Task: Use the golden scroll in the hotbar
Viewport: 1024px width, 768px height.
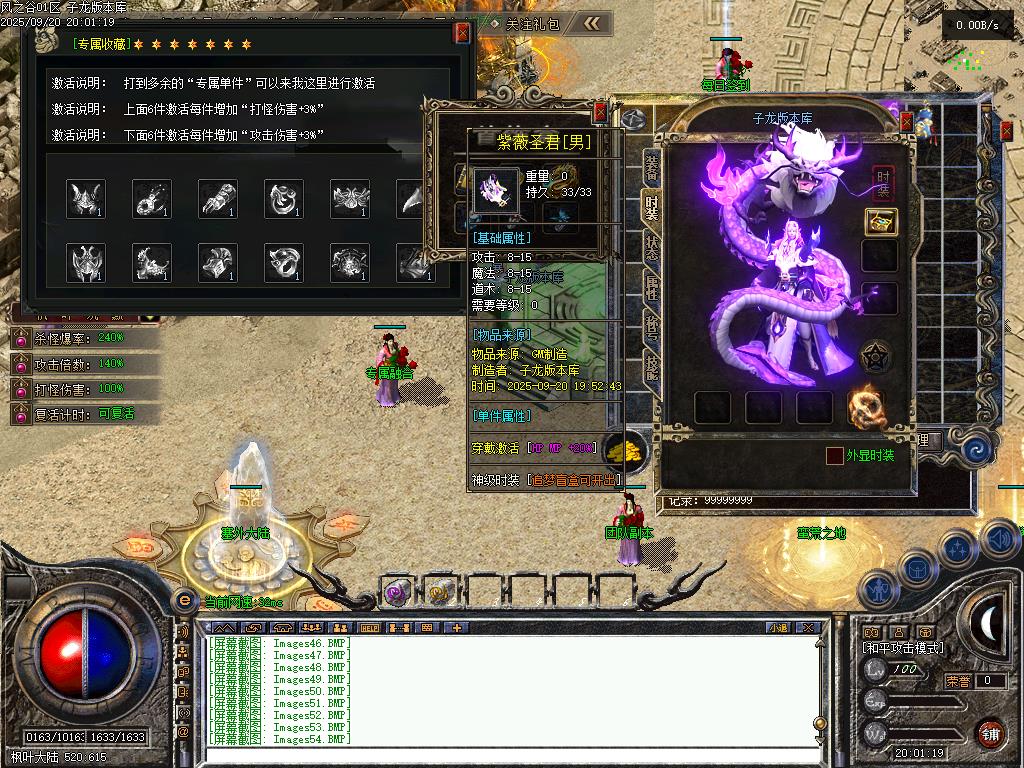Action: click(438, 592)
